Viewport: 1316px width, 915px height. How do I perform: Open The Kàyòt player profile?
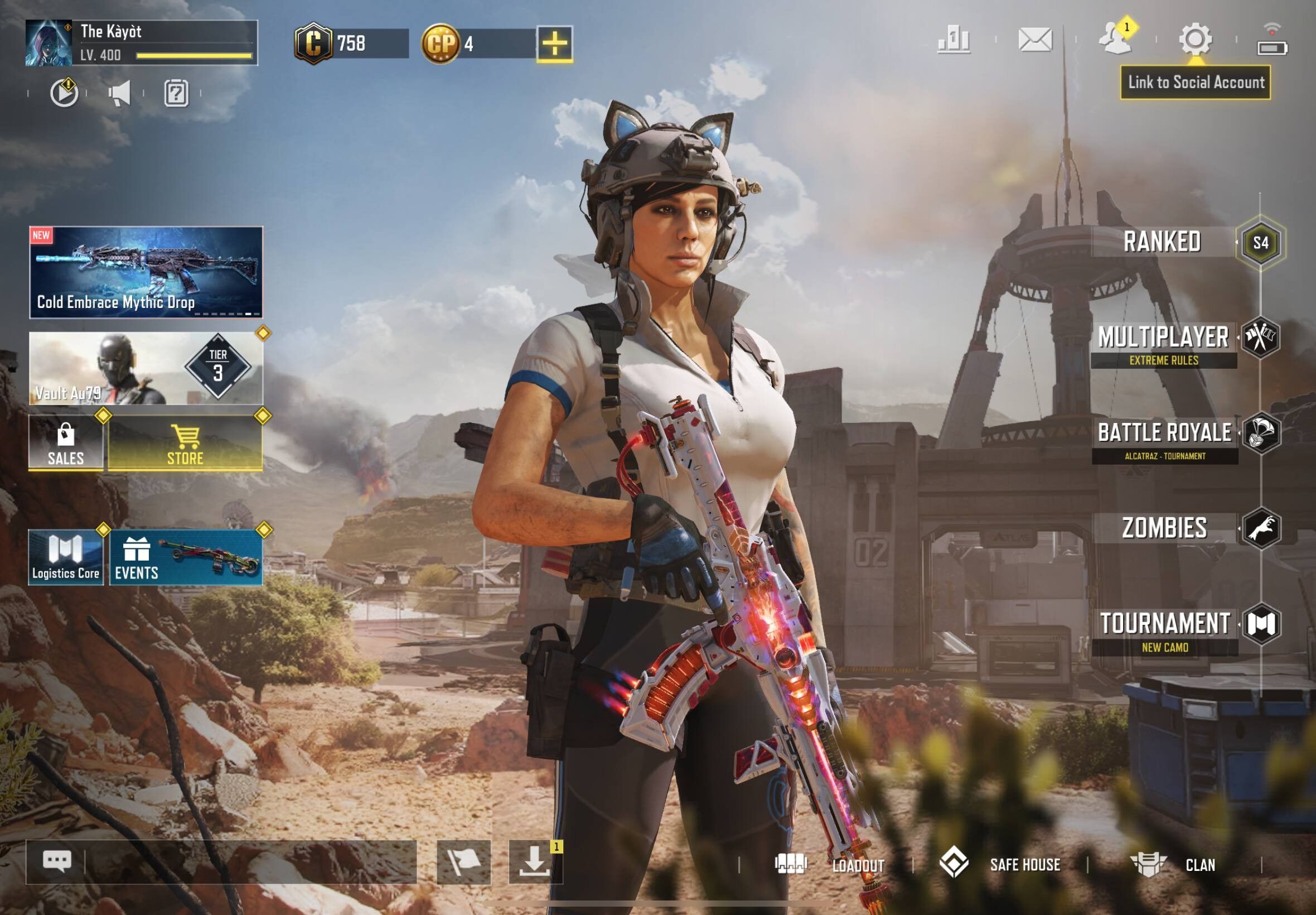coord(141,42)
